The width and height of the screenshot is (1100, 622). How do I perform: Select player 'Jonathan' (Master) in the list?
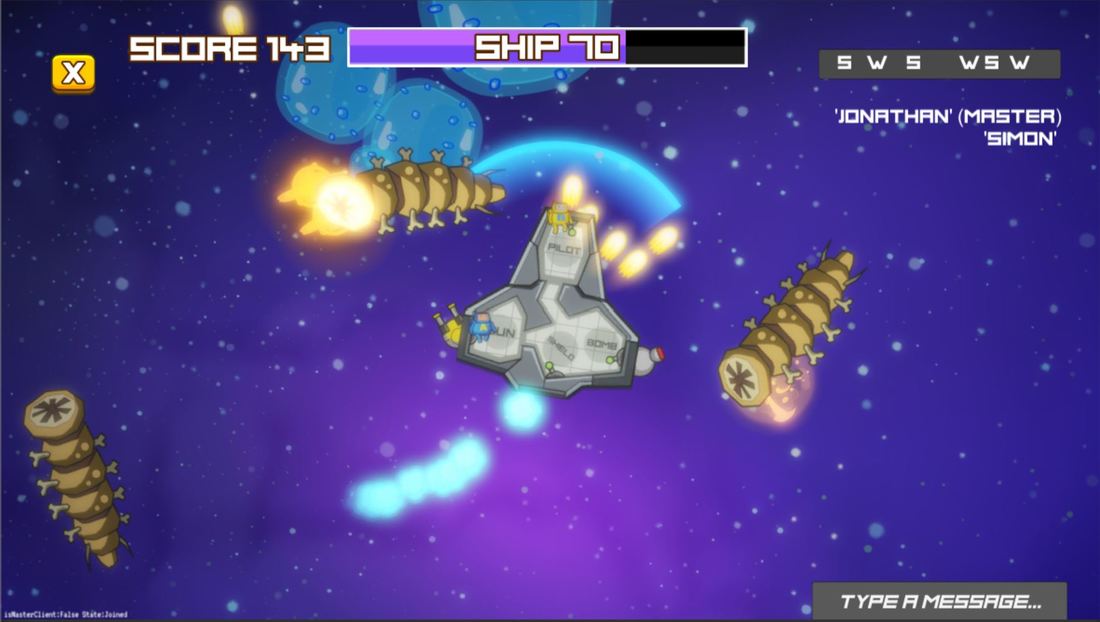947,117
